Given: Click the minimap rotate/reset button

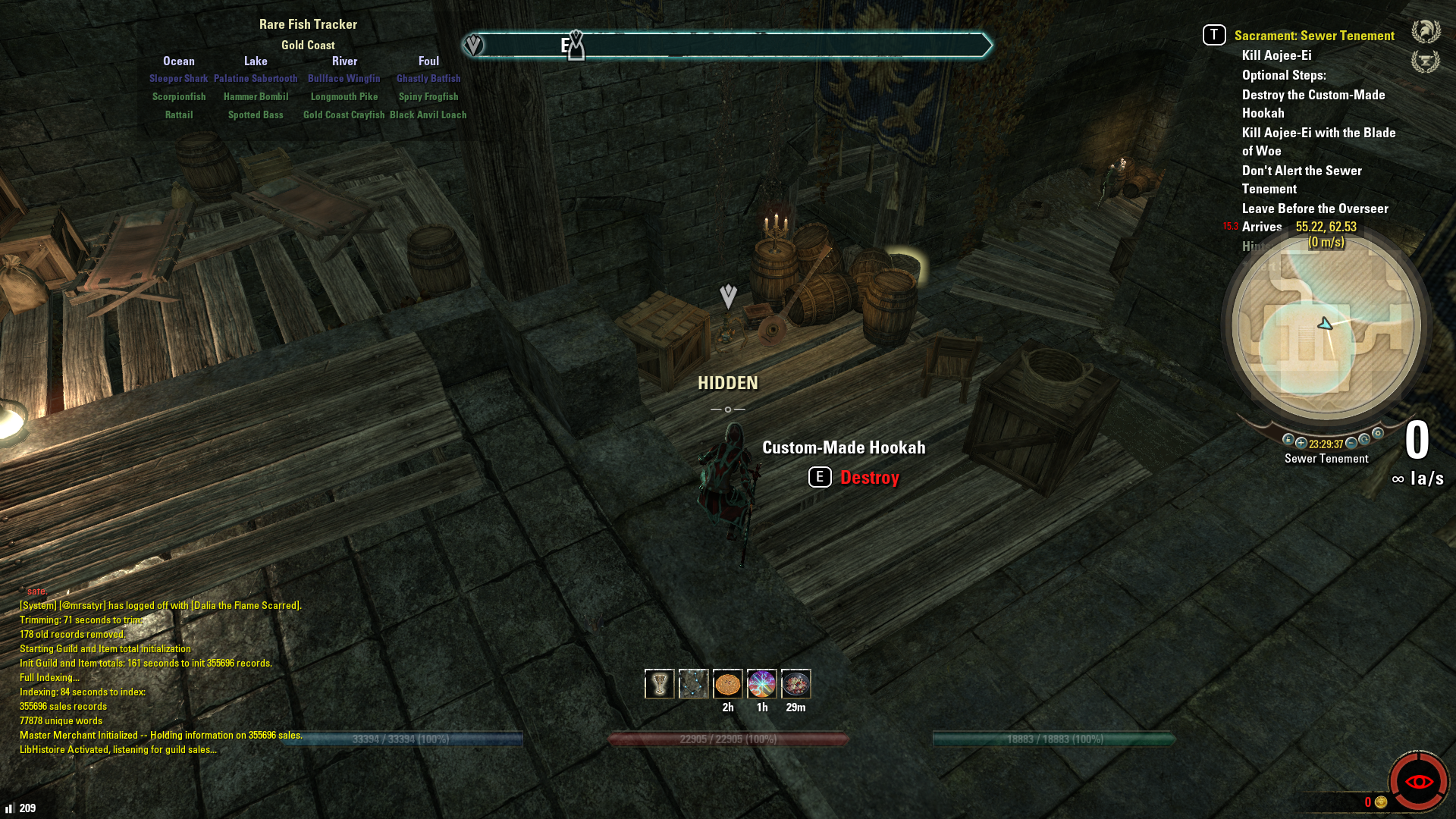Looking at the screenshot, I should point(1364,439).
